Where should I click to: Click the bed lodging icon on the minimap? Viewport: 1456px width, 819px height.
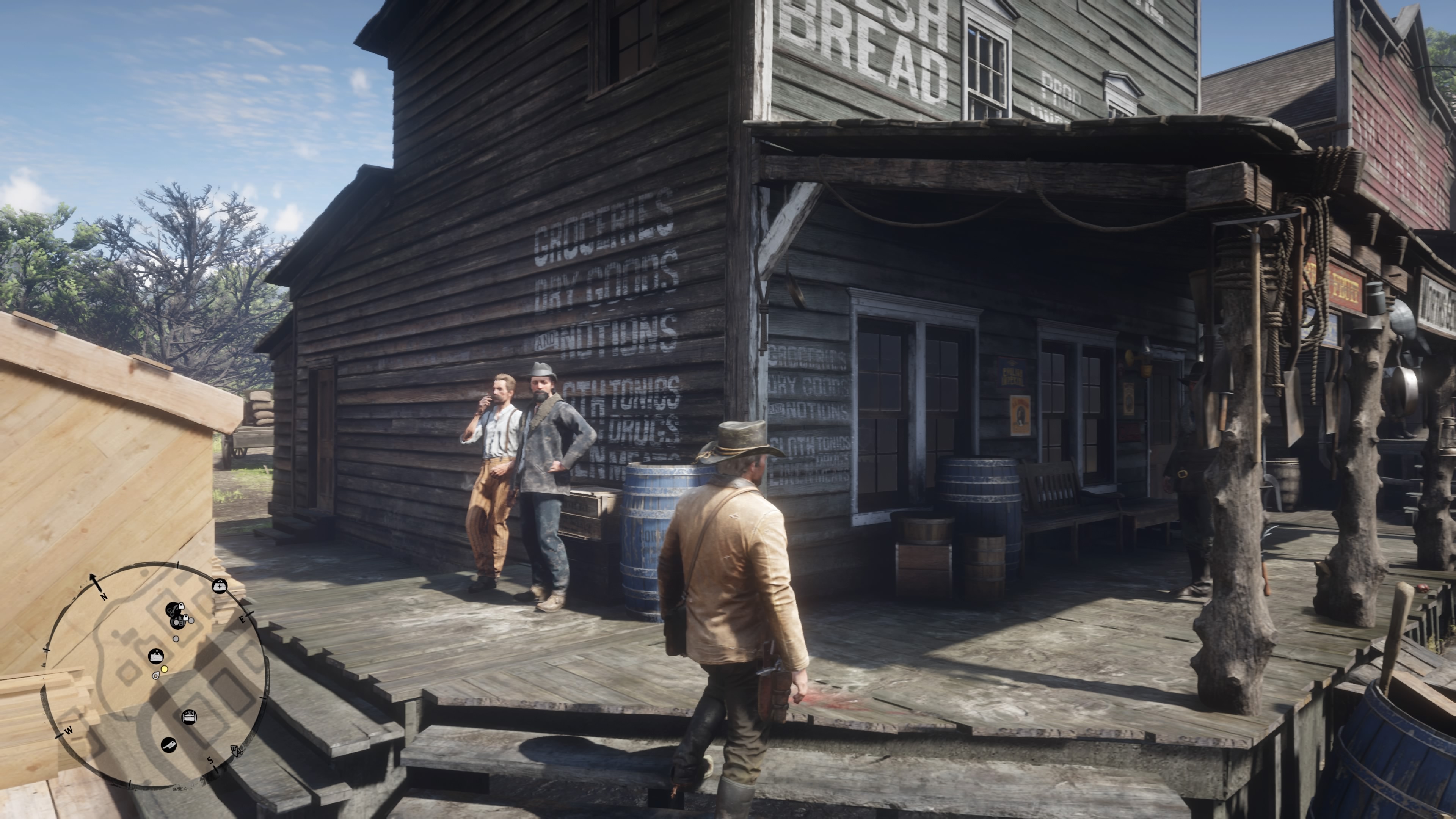point(190,717)
